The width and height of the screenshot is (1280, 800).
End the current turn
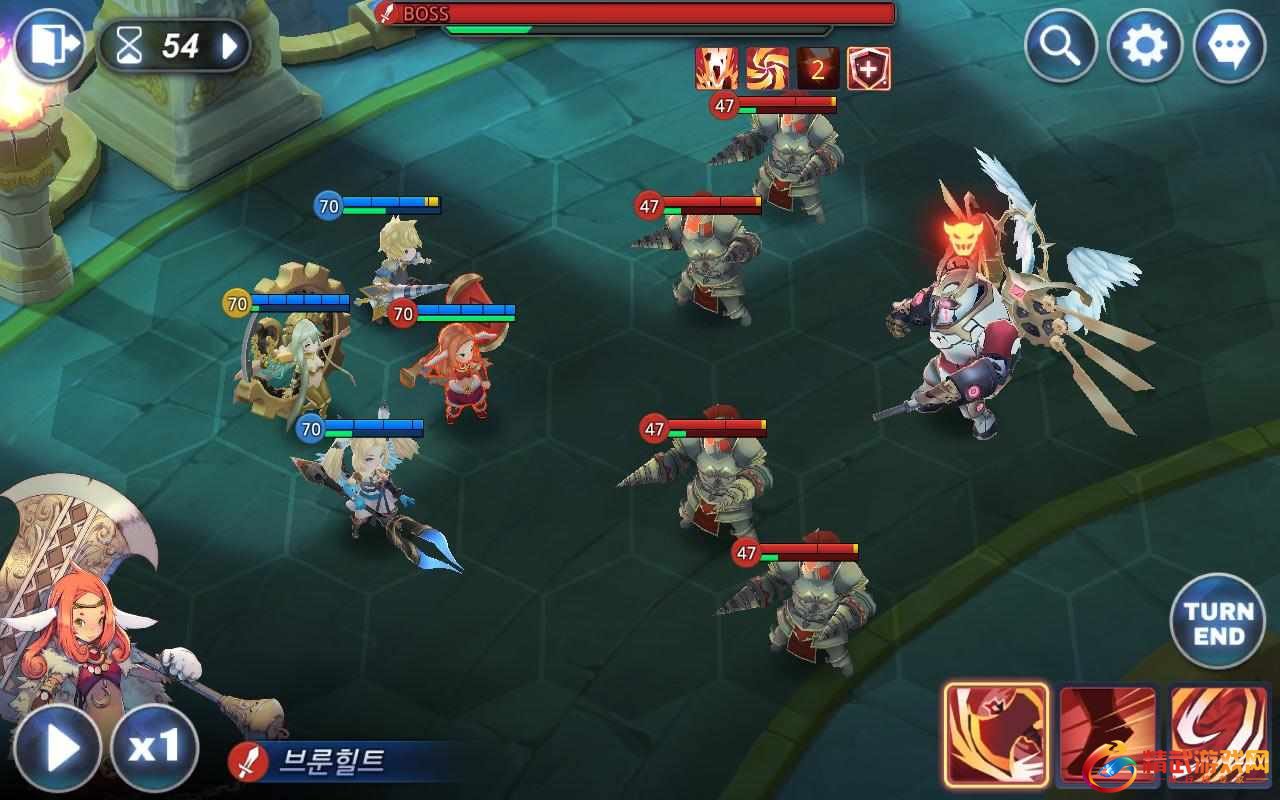click(1218, 622)
